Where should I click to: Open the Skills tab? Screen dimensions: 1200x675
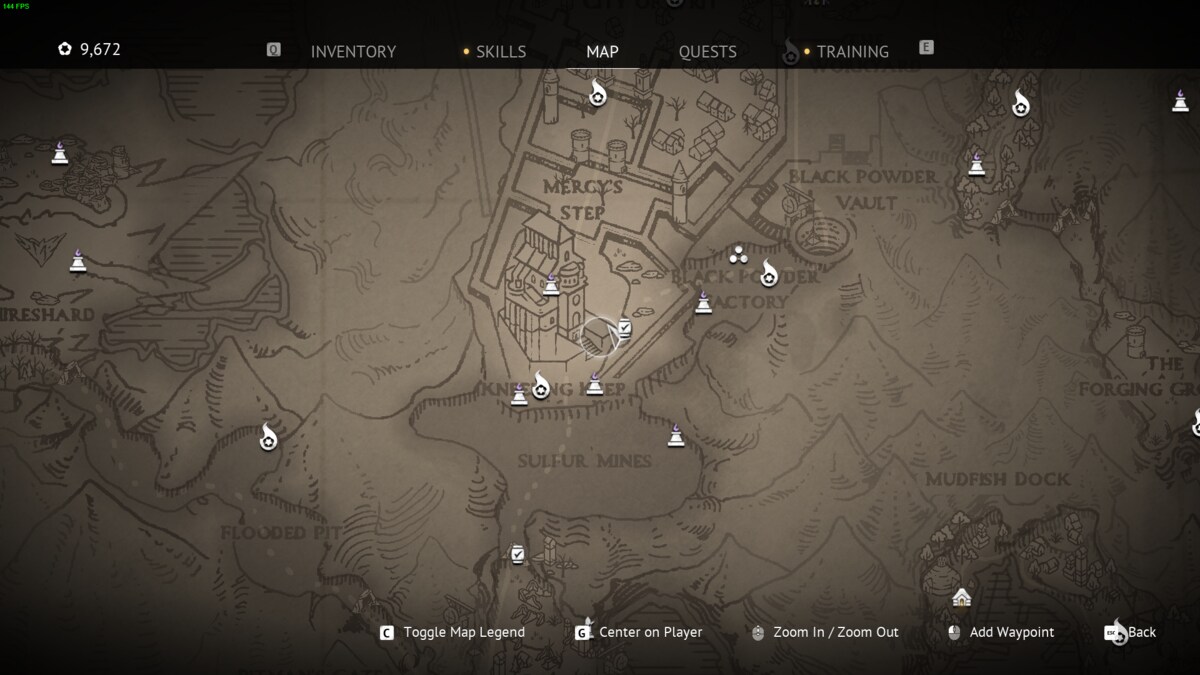[500, 51]
